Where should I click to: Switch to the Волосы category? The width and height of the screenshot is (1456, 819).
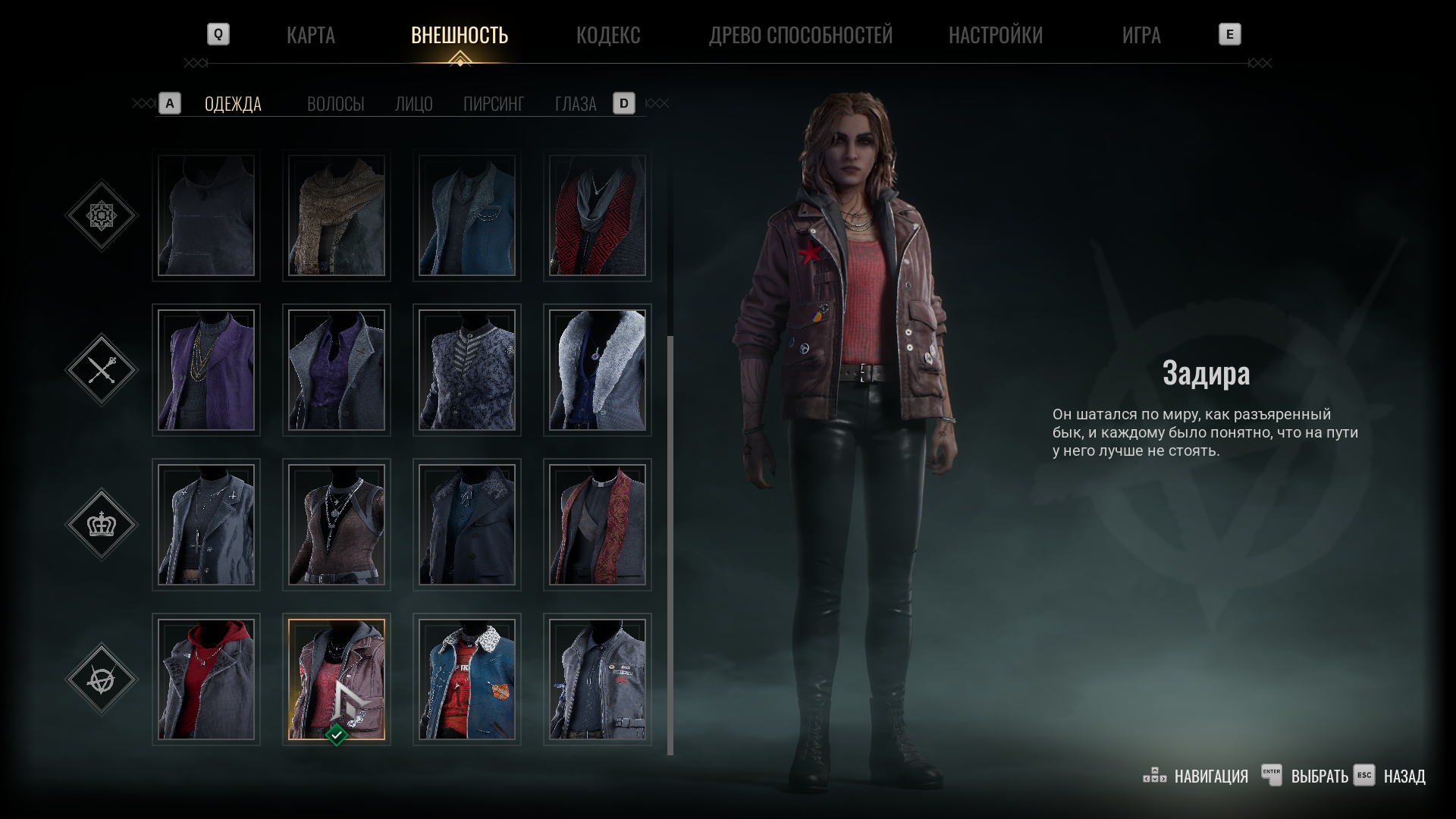click(x=335, y=104)
